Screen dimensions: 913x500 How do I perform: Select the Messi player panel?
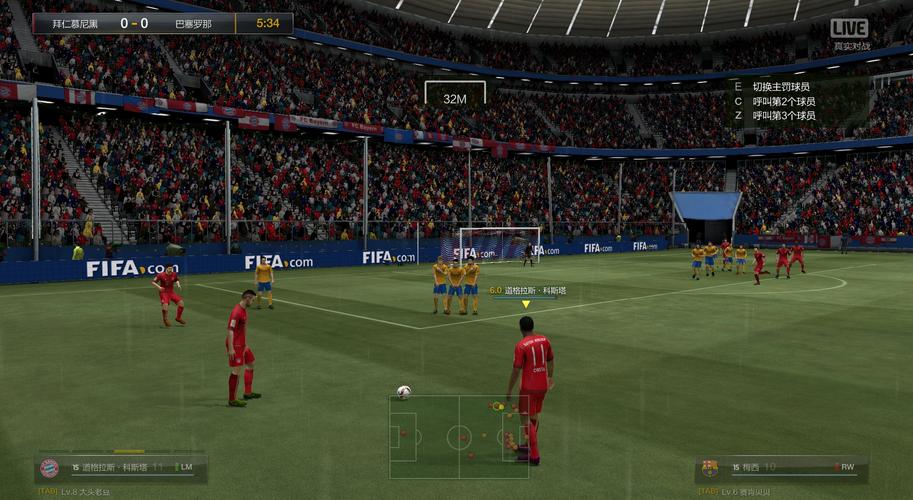pos(782,467)
